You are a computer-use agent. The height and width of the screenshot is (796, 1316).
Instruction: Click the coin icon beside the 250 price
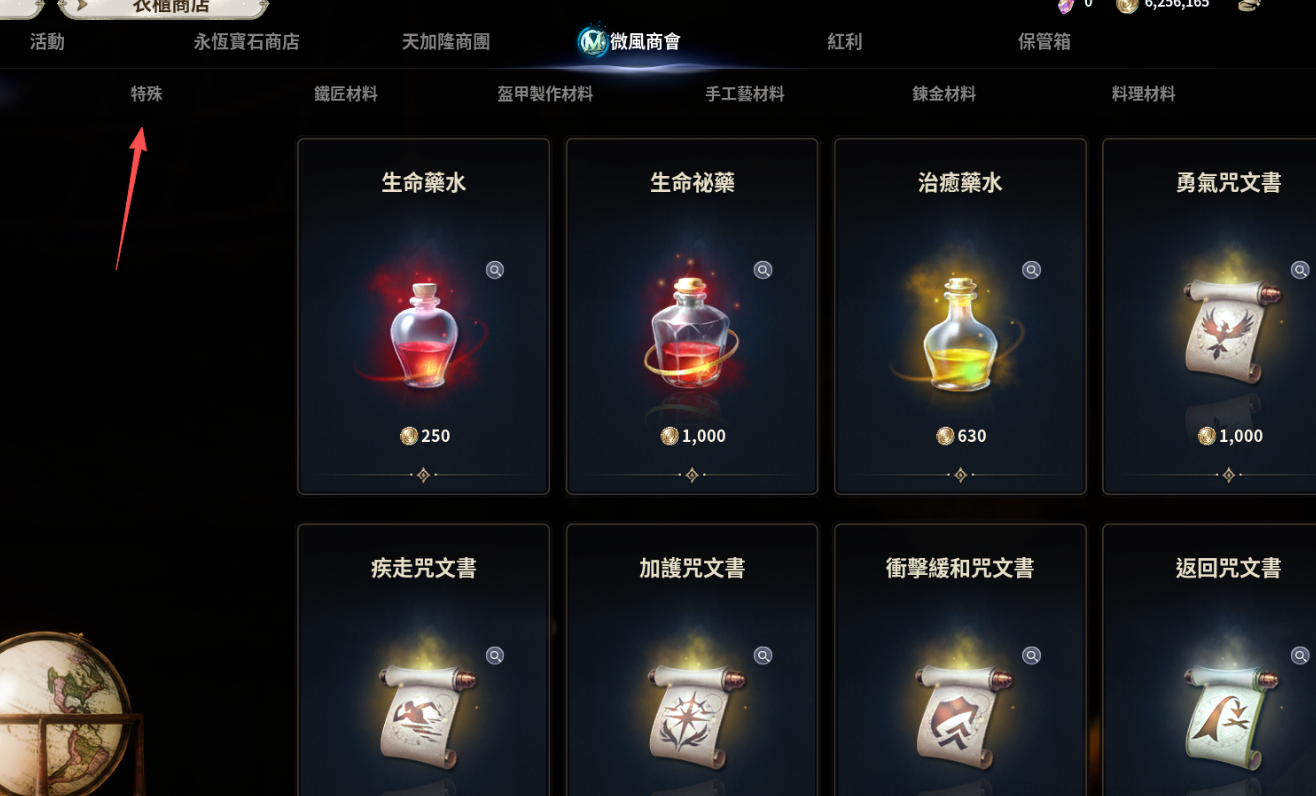(408, 436)
